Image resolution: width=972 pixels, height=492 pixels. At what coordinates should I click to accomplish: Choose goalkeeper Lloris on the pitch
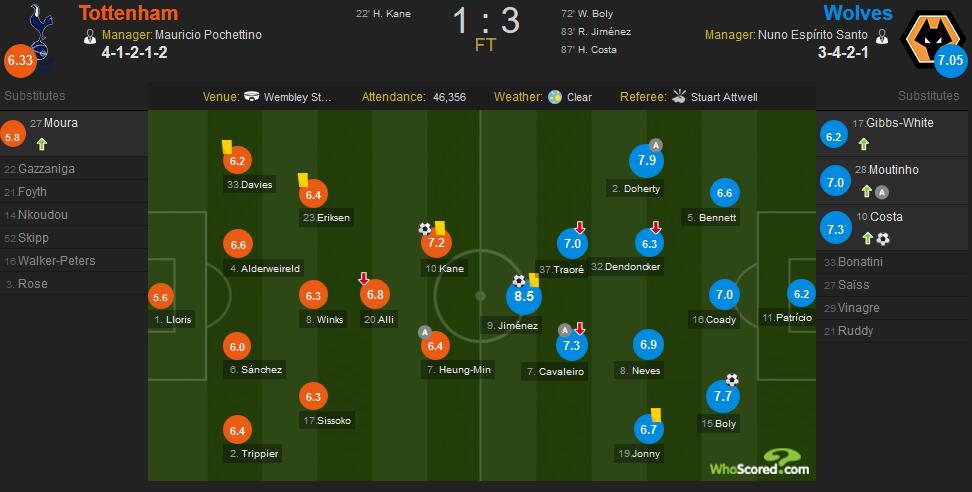[x=160, y=295]
